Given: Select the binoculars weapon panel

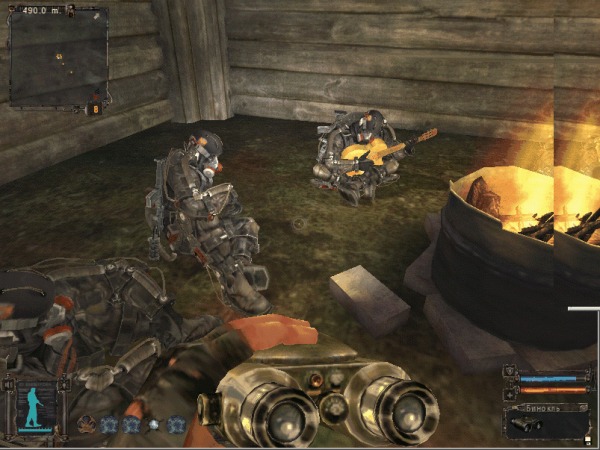Looking at the screenshot, I should (x=547, y=420).
